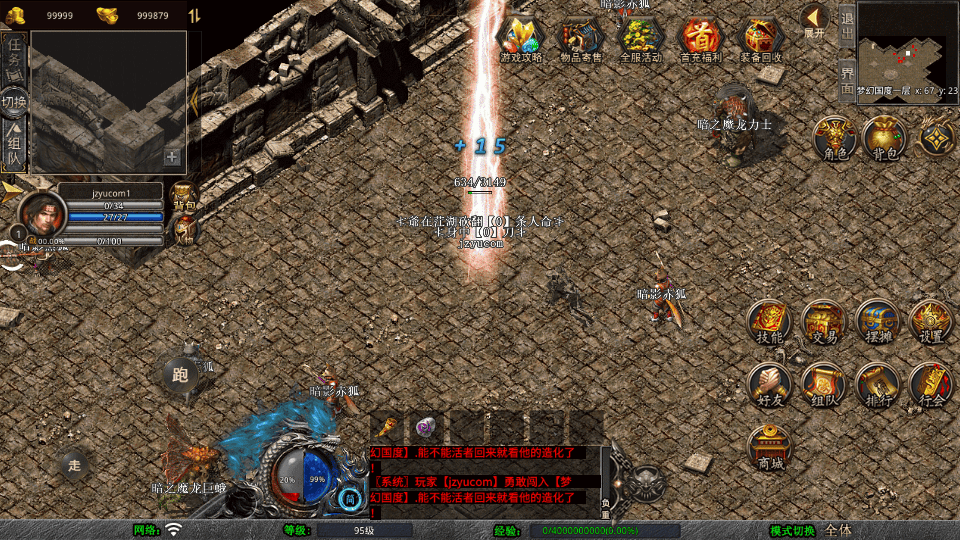Open the 装备回收 equipment recycling chest
Viewport: 960px width, 540px height.
762,38
